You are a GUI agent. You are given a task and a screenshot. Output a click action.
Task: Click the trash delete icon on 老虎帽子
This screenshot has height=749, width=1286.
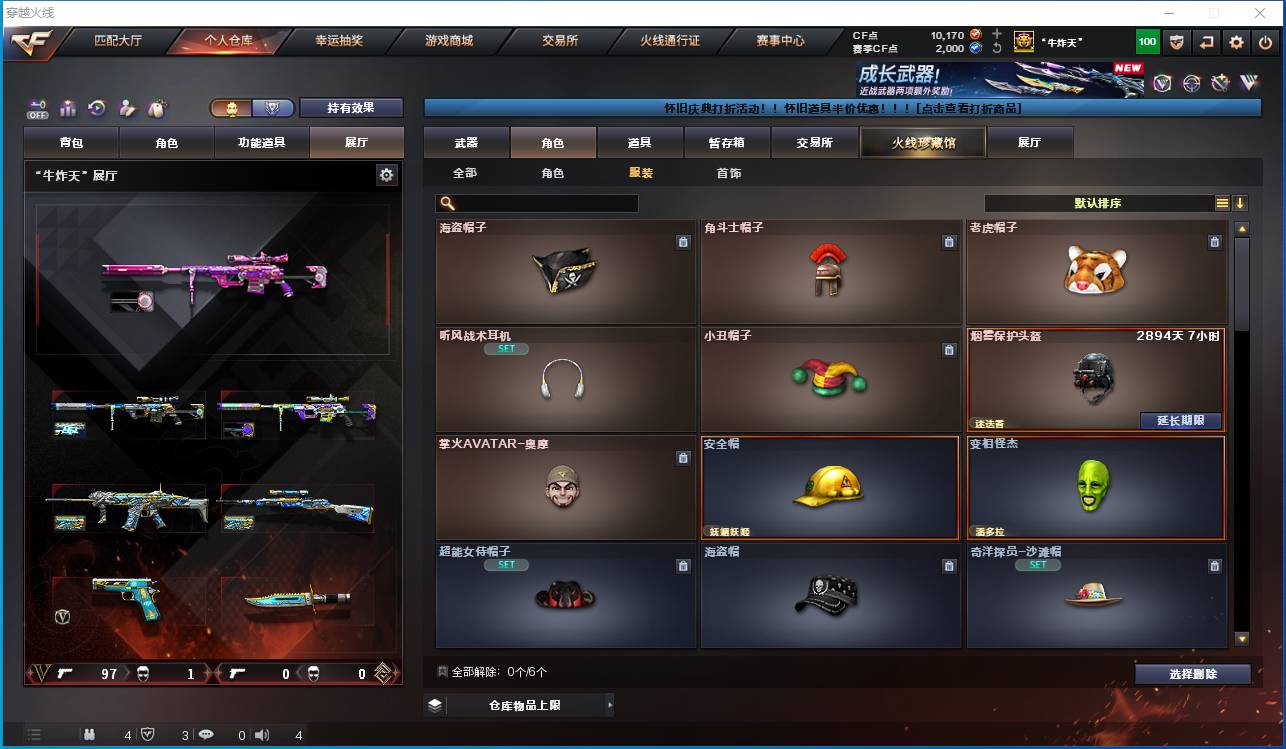[1215, 241]
